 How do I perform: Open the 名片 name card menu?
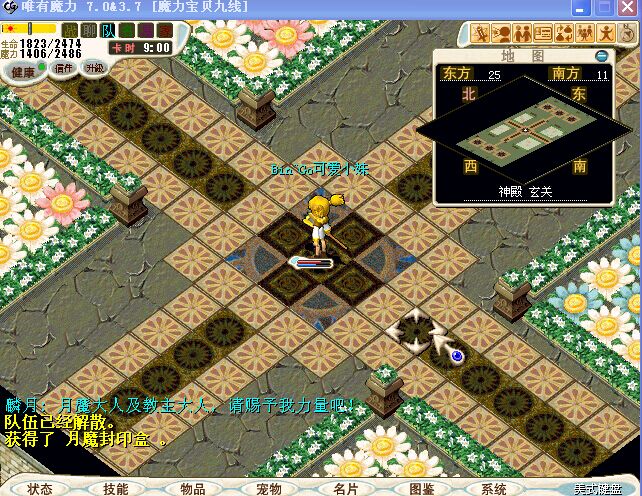click(345, 489)
